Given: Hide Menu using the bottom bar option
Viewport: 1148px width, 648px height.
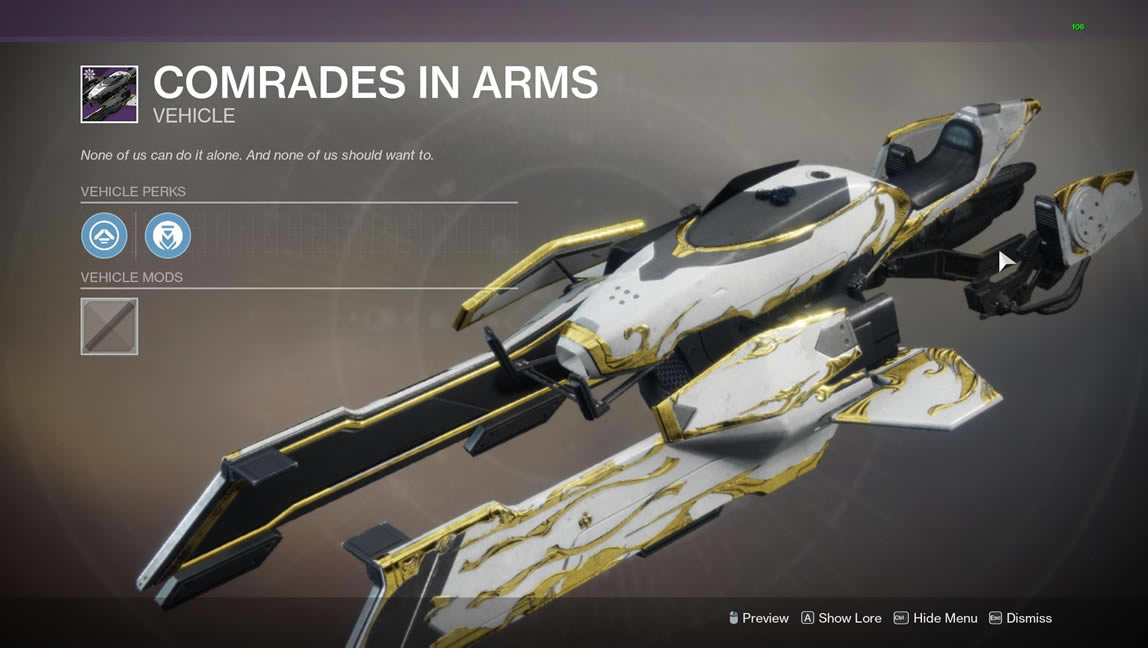Looking at the screenshot, I should tap(935, 618).
